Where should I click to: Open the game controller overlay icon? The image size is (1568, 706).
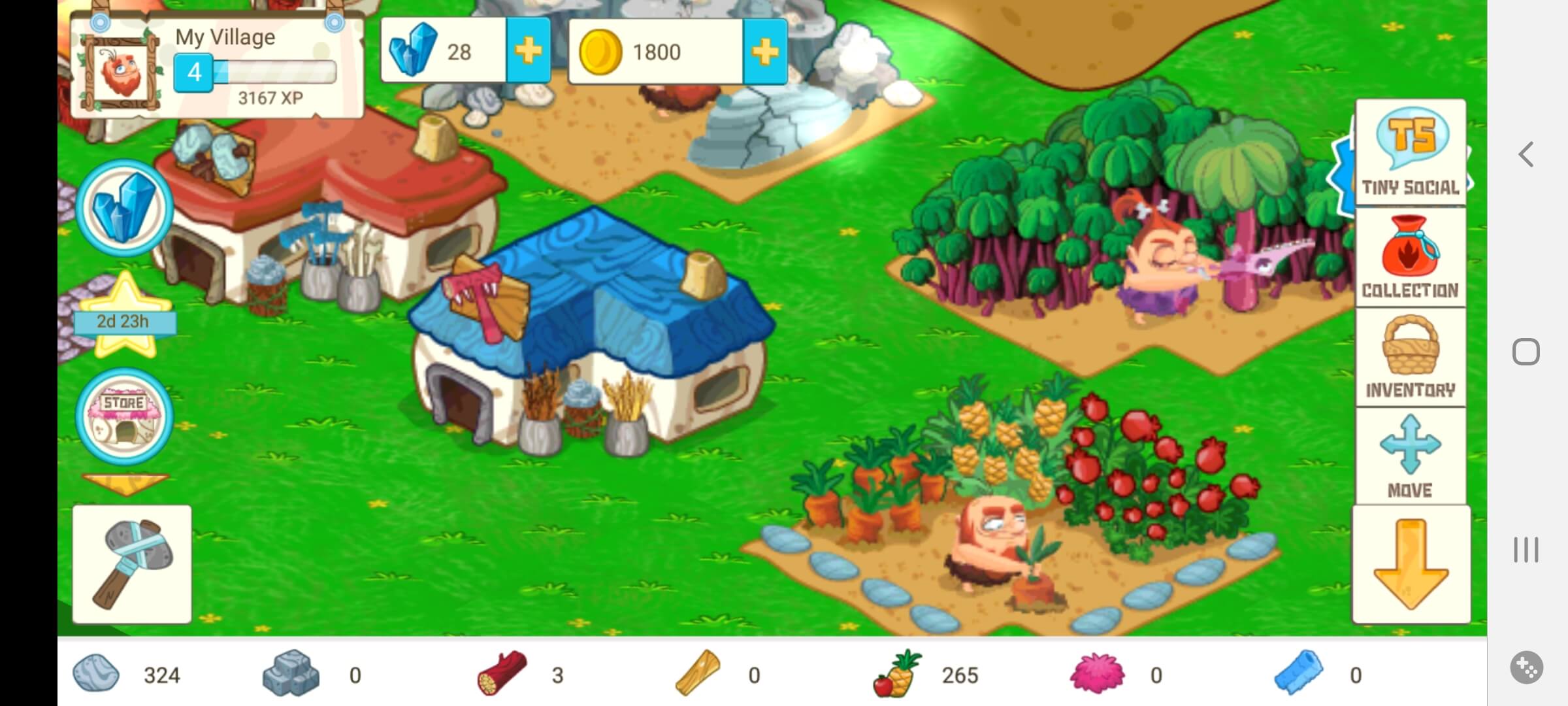1526,667
